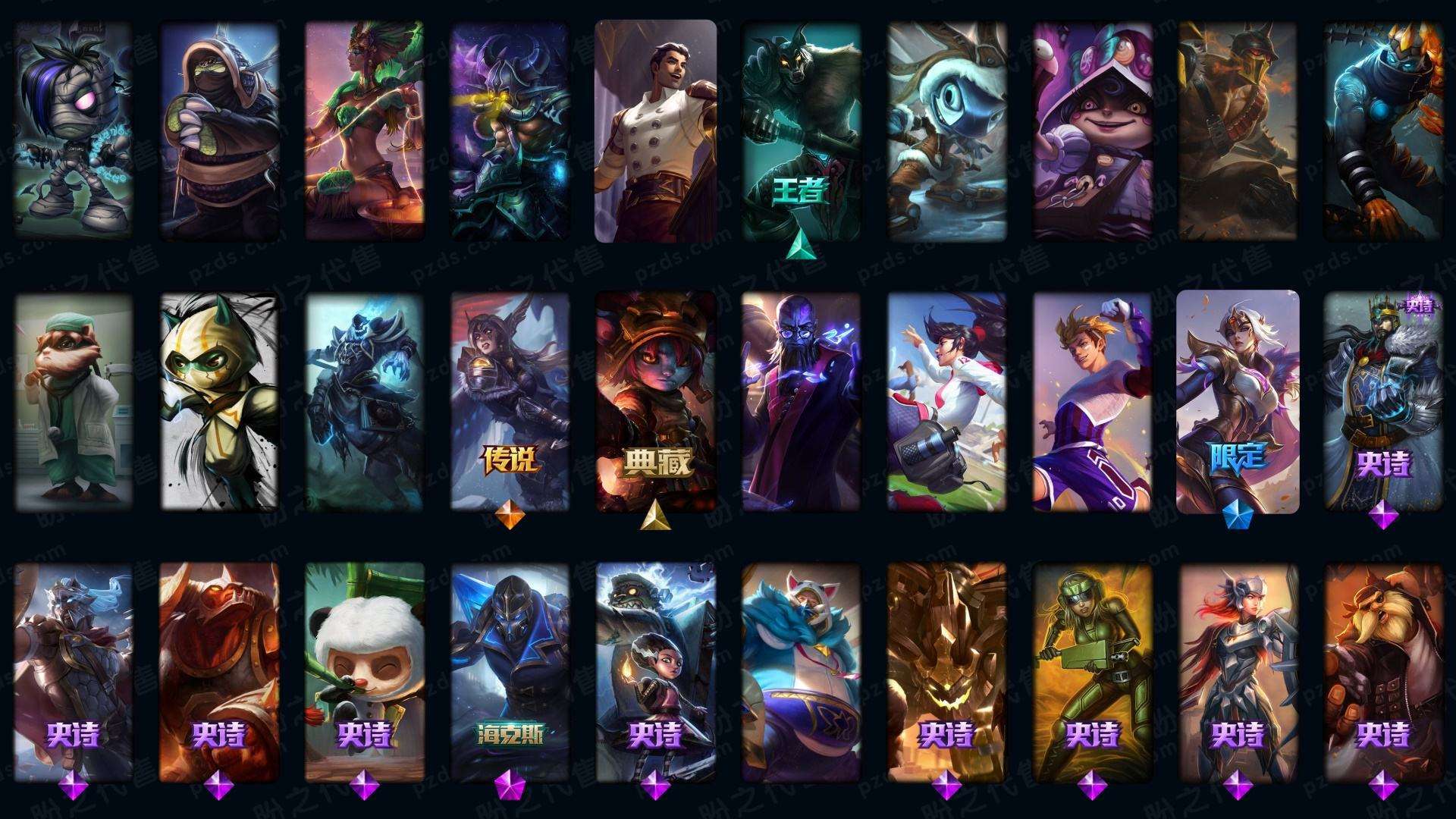
Task: Pick the little girl with stitched monster skin
Action: (655, 671)
